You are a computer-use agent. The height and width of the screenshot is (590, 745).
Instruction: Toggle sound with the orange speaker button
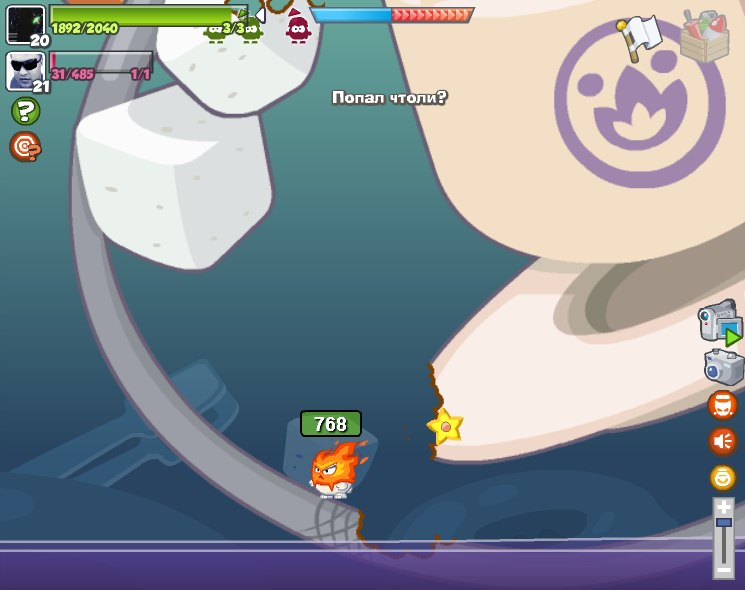point(722,441)
